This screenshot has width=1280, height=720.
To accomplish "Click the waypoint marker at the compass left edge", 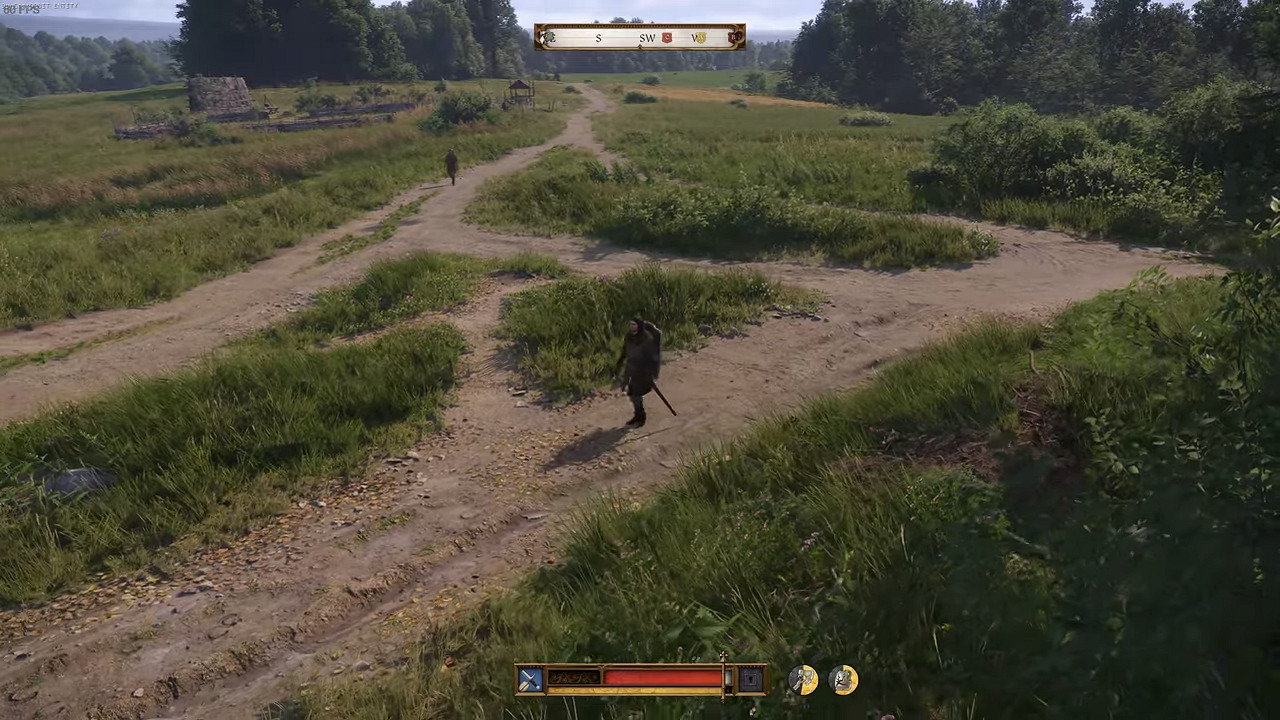I will click(x=546, y=37).
